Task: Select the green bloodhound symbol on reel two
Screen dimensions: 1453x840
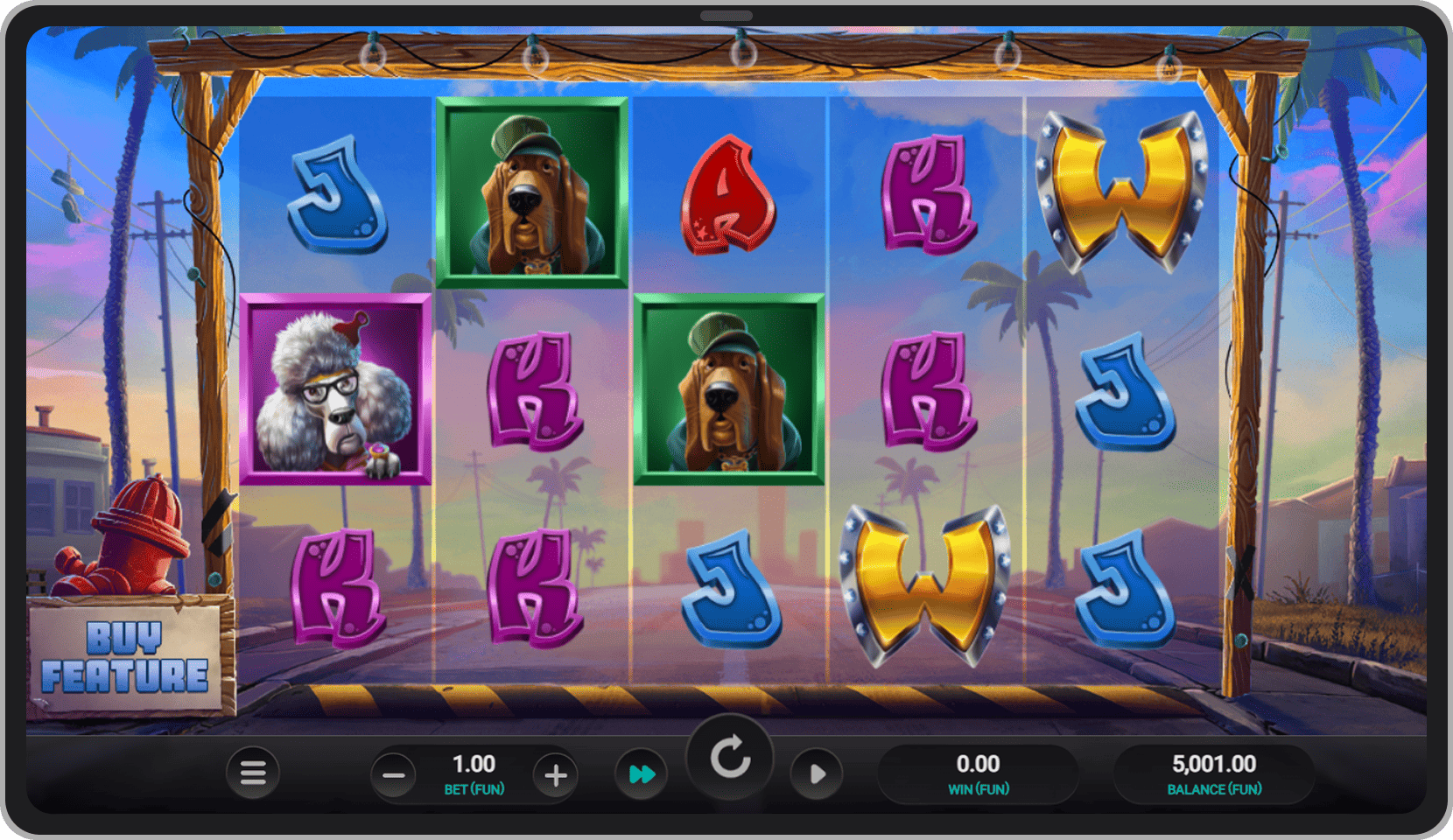Action: coord(529,192)
